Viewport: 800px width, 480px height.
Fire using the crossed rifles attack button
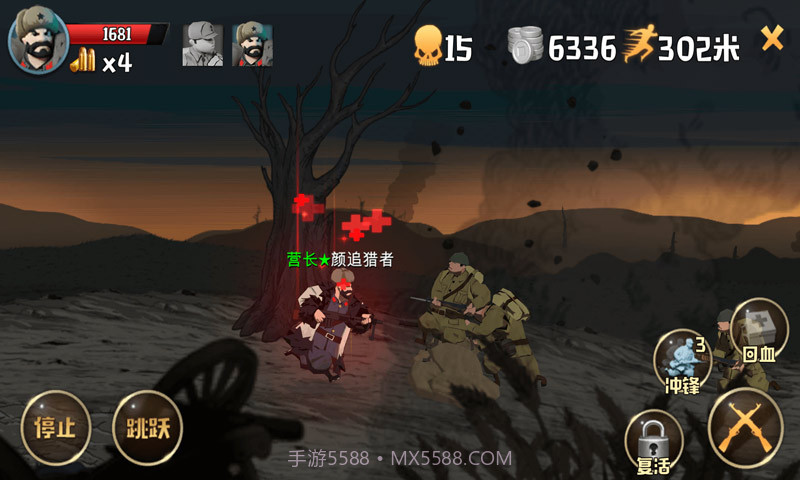pyautogui.click(x=744, y=426)
